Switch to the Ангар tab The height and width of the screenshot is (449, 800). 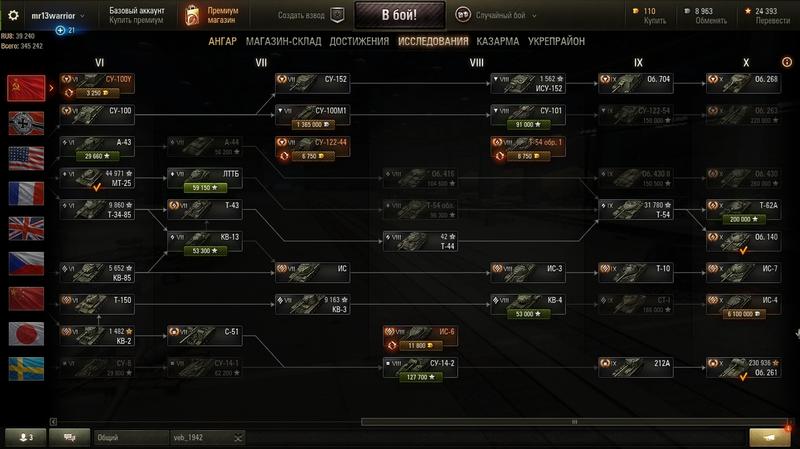(222, 41)
